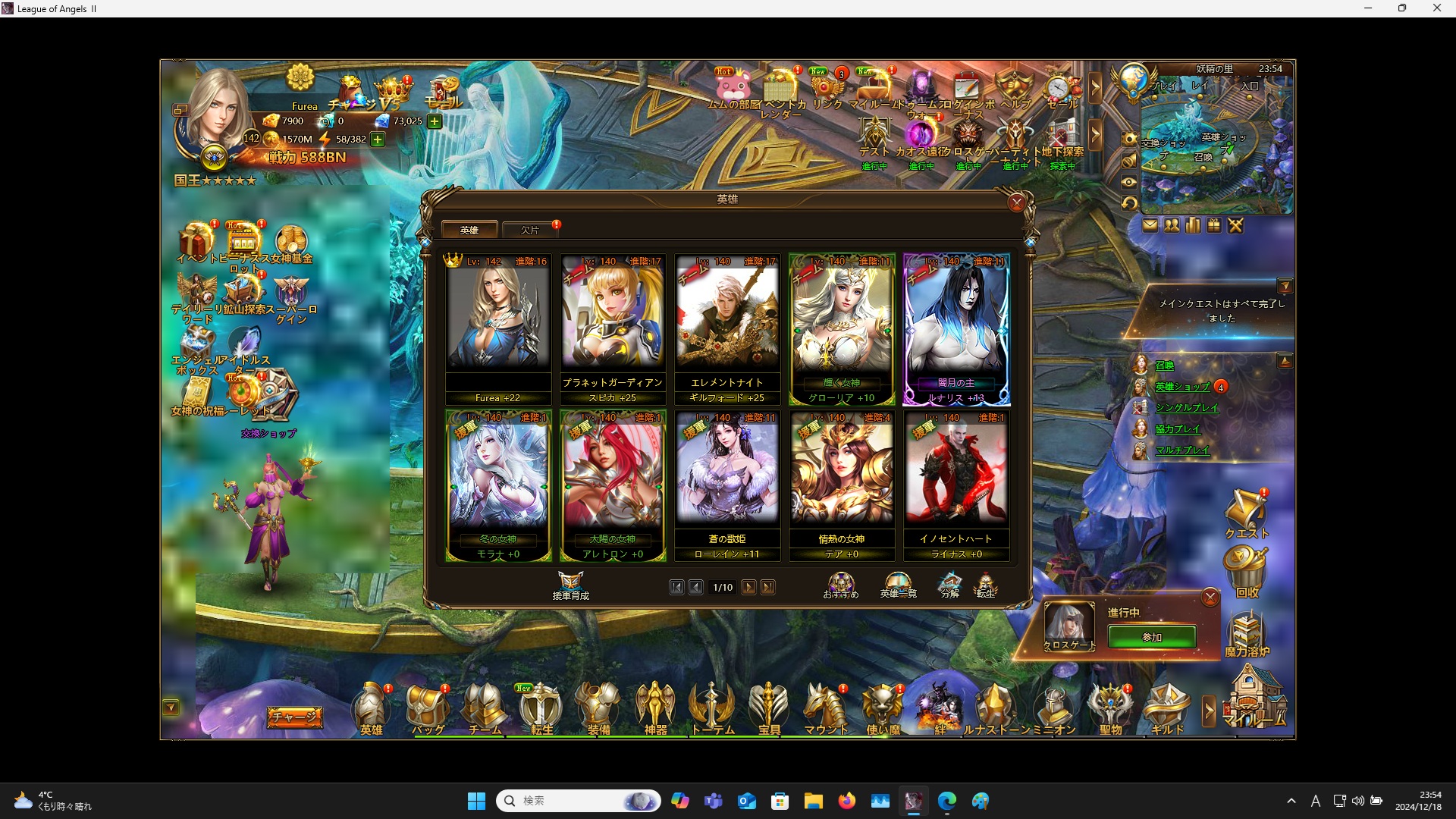Go to next page of the hero list
The height and width of the screenshot is (819, 1456).
coord(749,587)
